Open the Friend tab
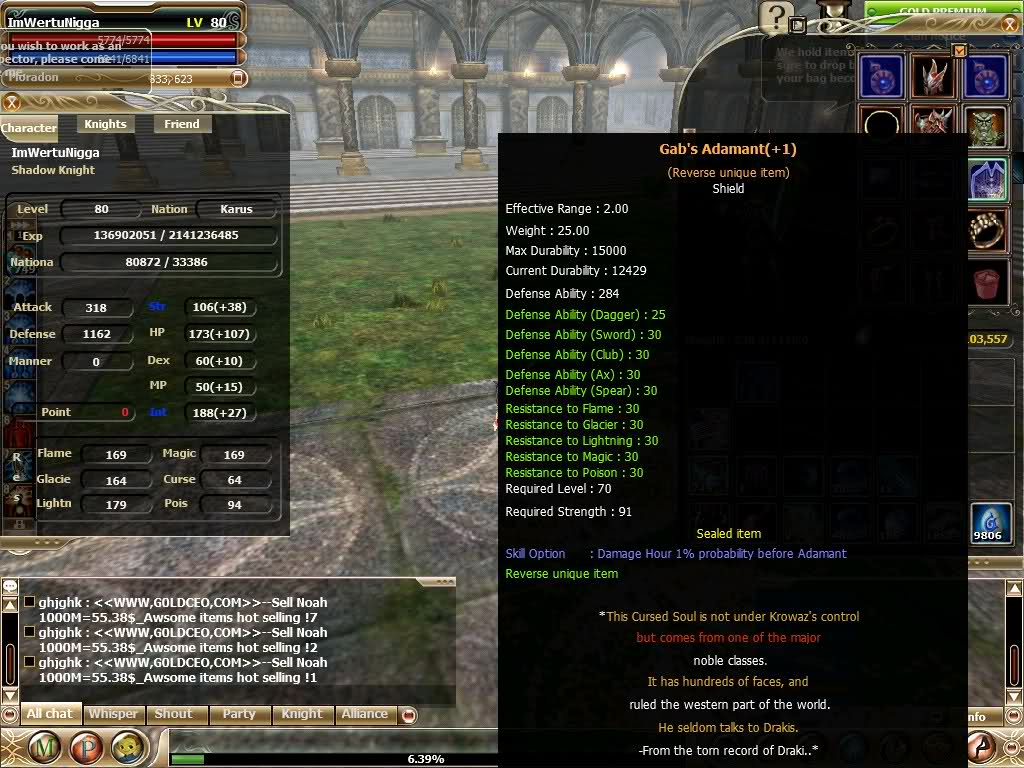 click(182, 124)
